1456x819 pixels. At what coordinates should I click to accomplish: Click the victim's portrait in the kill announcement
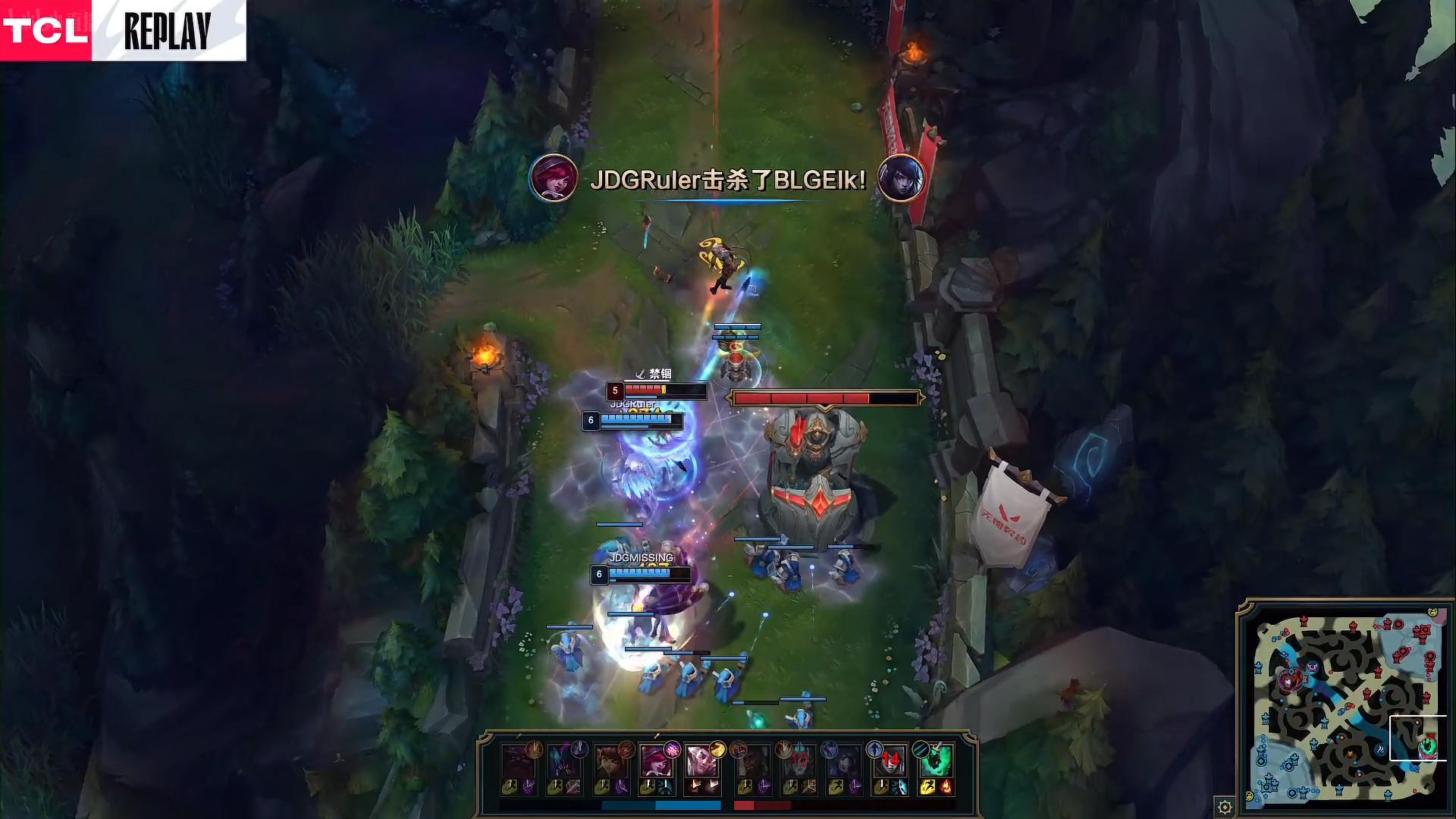tap(901, 177)
